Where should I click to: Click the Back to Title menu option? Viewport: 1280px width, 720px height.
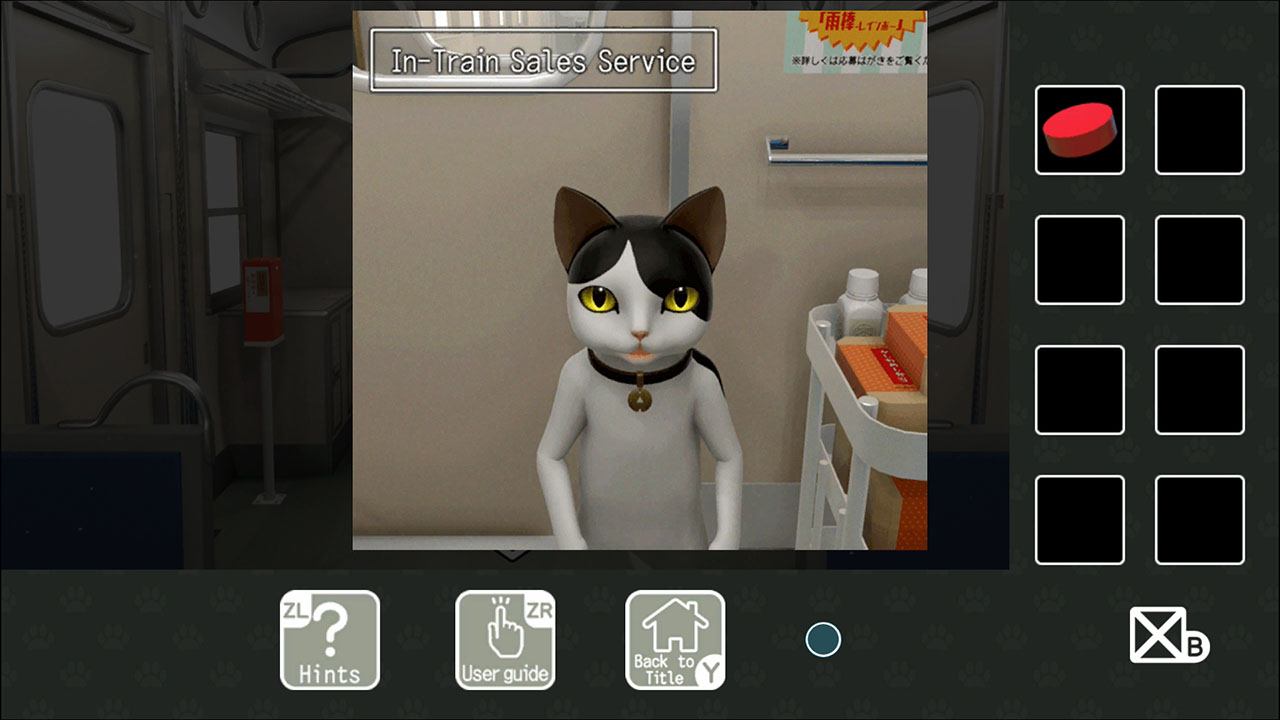[x=675, y=640]
